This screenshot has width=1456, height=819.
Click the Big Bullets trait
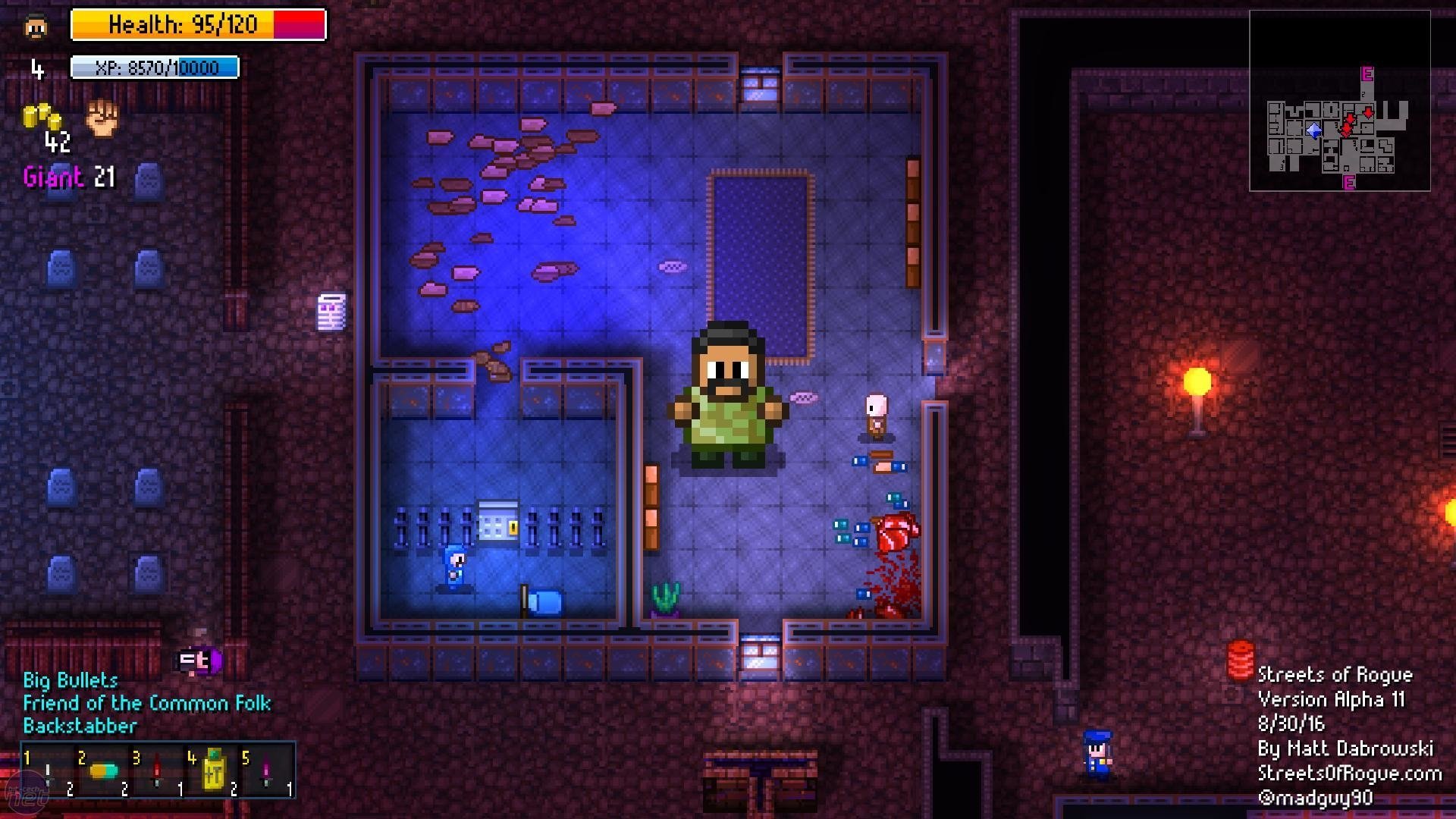pos(70,679)
